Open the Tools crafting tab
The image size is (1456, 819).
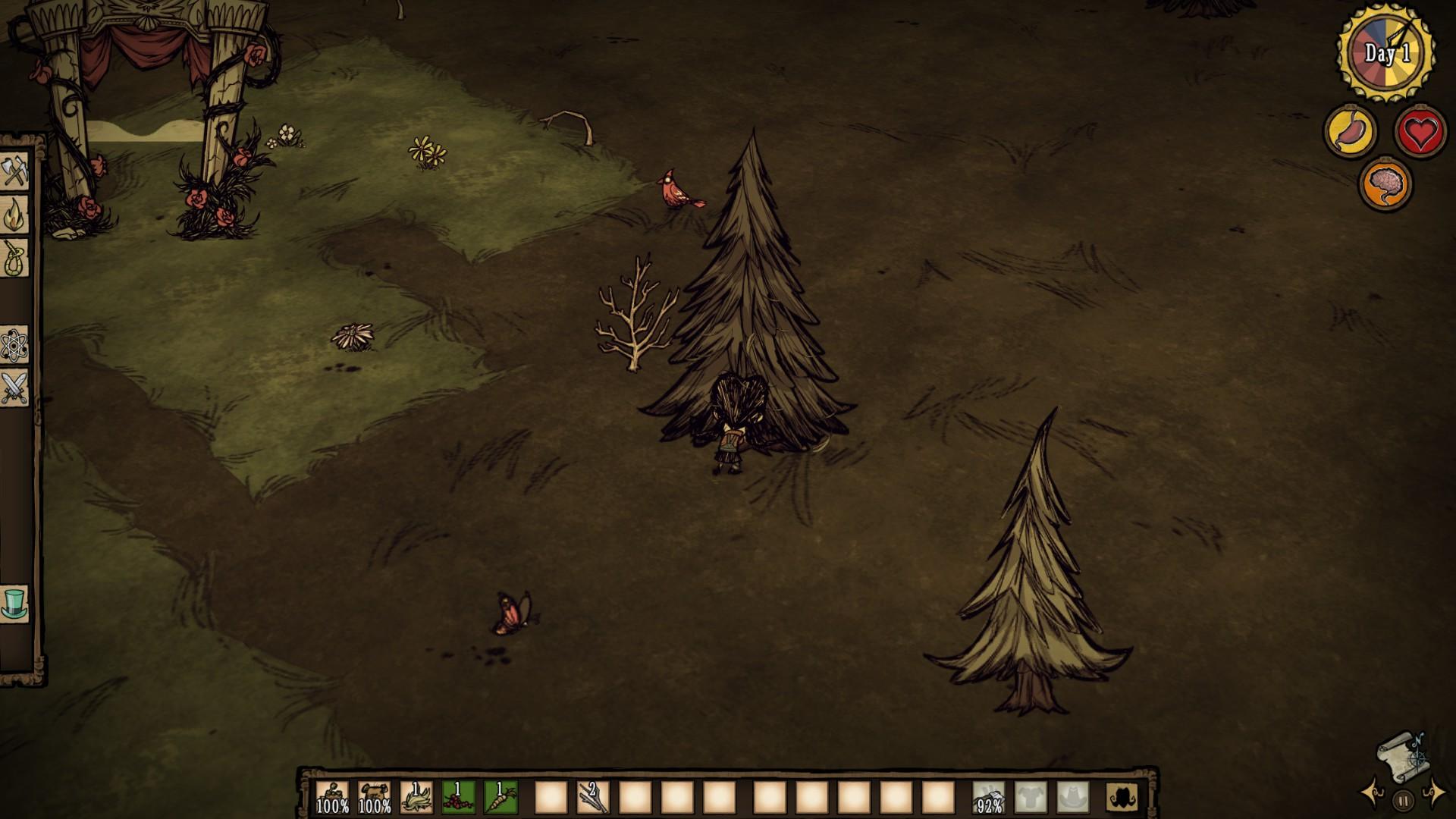point(15,171)
